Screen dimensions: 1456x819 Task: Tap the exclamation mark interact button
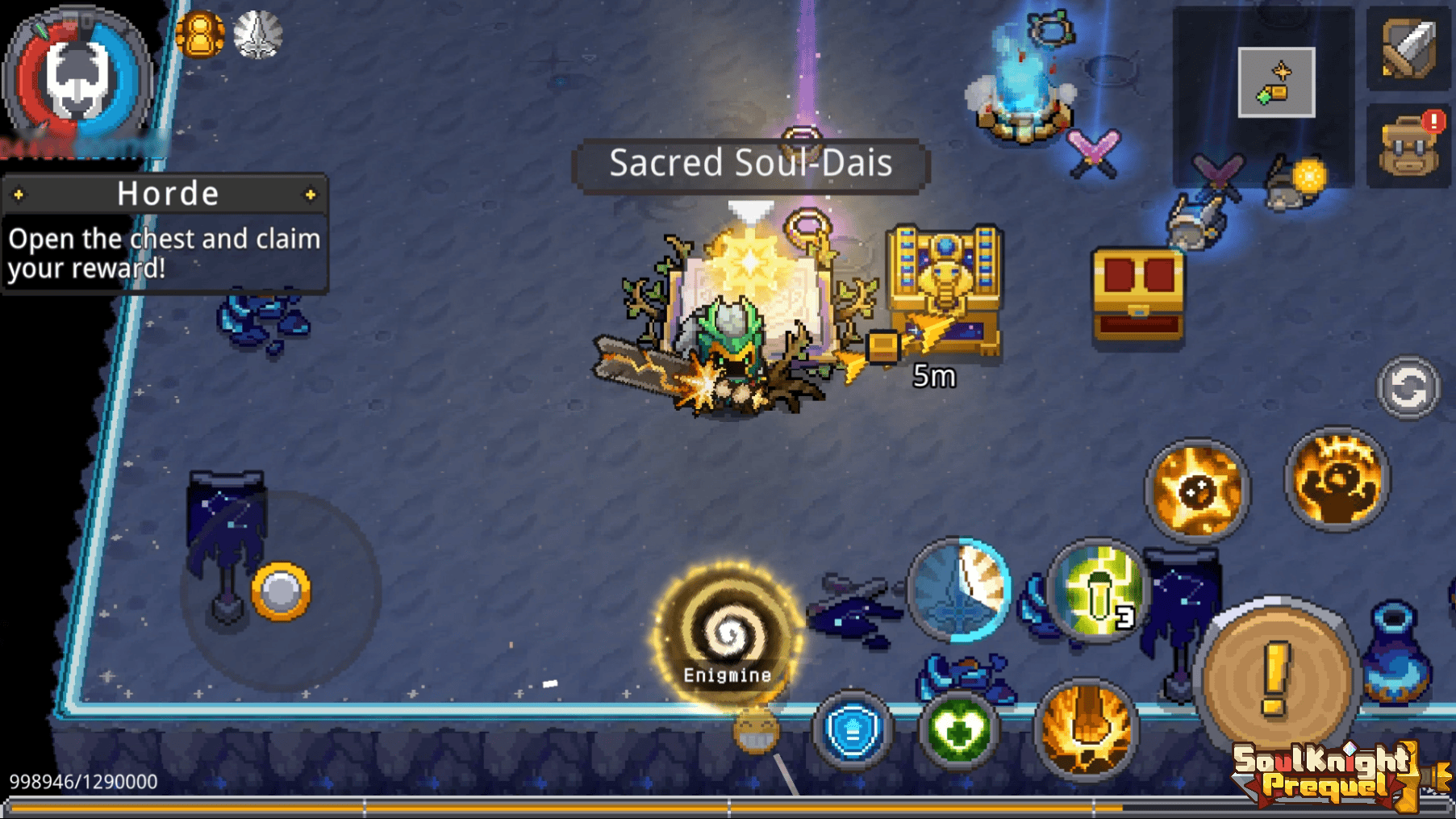1275,675
